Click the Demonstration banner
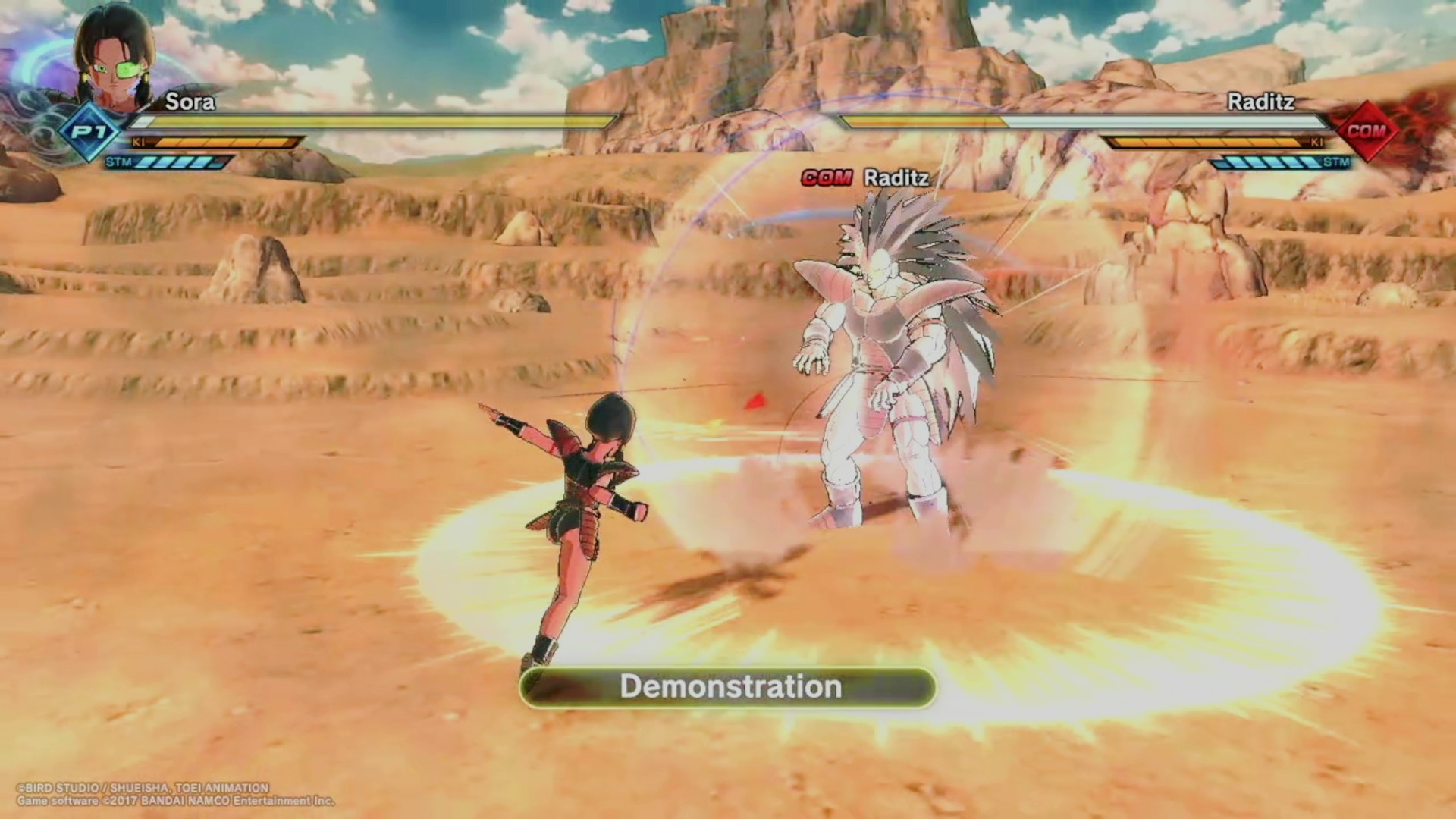 click(728, 687)
